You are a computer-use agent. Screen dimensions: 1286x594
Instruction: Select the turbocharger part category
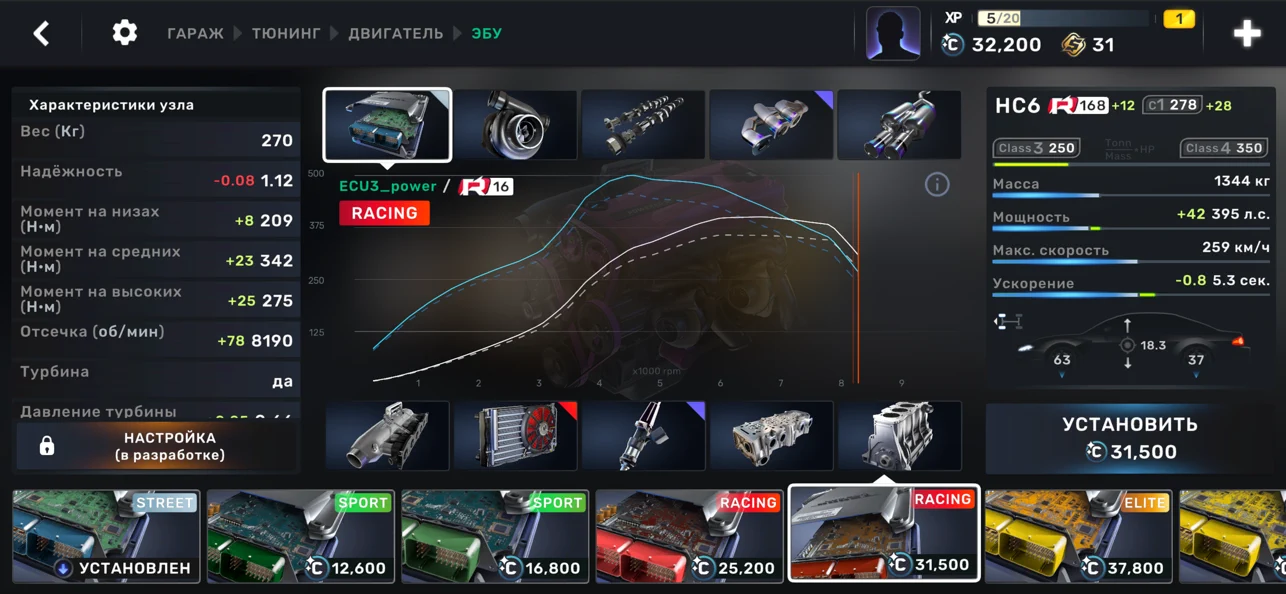tap(515, 125)
